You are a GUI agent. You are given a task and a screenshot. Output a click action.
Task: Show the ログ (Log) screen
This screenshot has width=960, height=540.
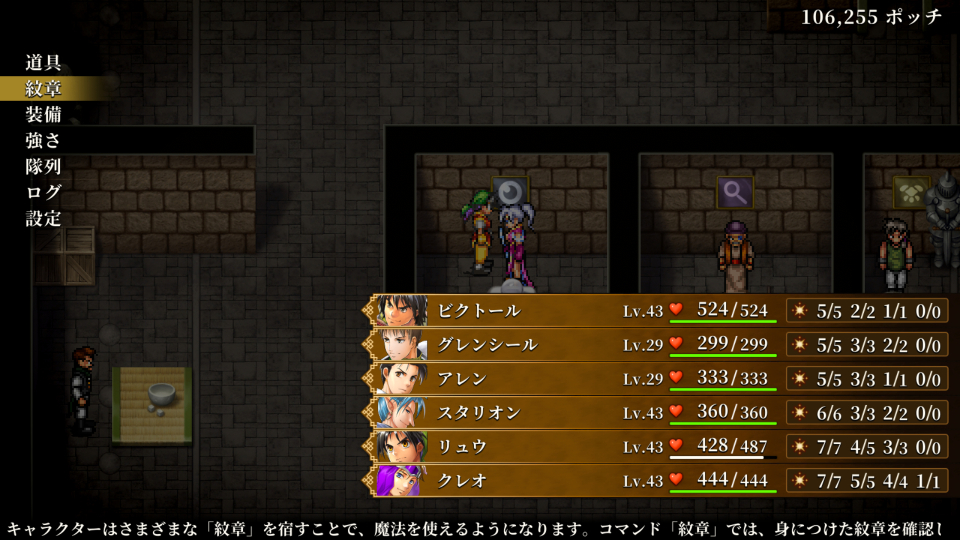pyautogui.click(x=44, y=192)
